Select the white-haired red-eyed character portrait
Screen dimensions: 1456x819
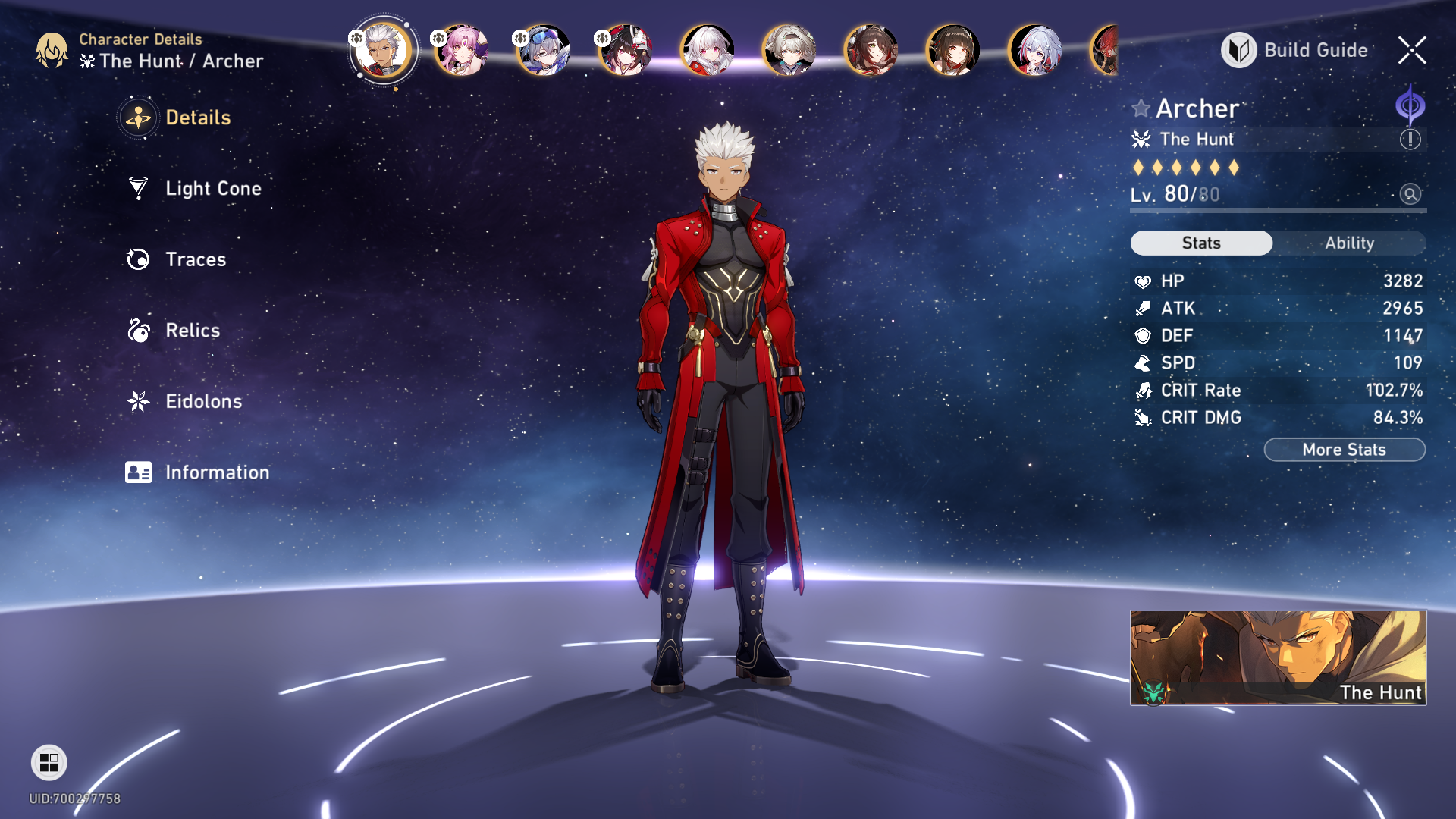point(708,50)
